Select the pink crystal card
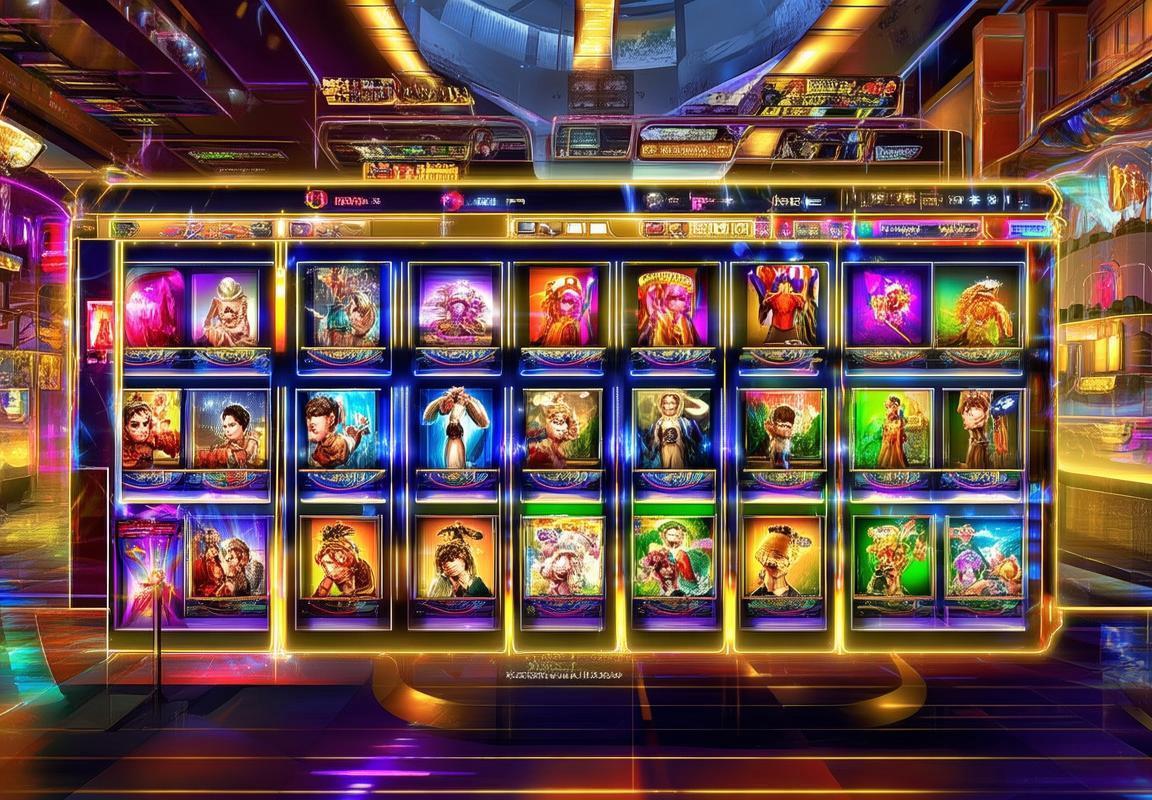The image size is (1152, 800). pyautogui.click(x=155, y=308)
